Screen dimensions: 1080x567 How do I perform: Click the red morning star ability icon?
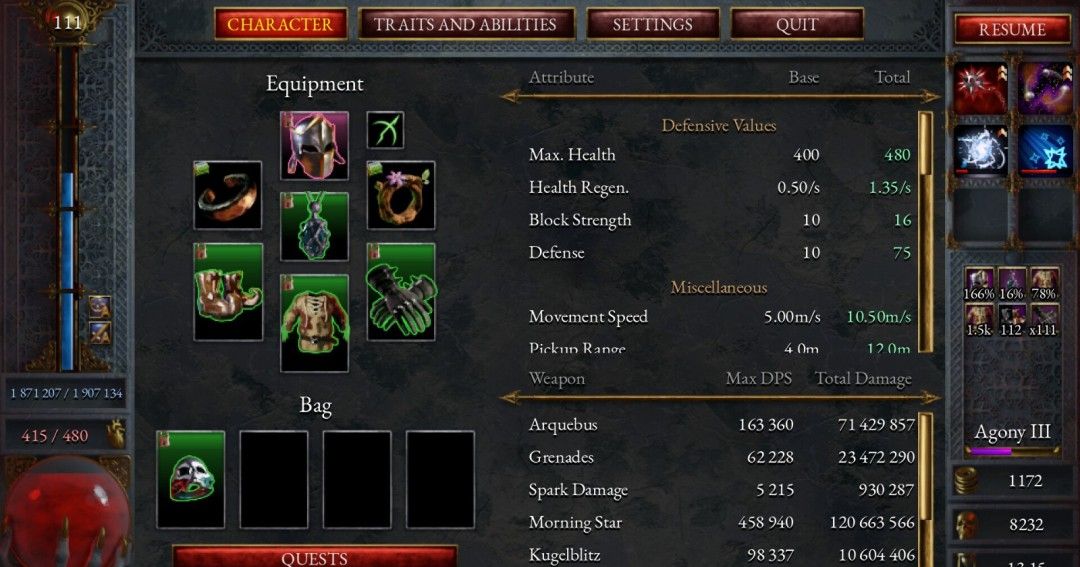pyautogui.click(x=980, y=89)
